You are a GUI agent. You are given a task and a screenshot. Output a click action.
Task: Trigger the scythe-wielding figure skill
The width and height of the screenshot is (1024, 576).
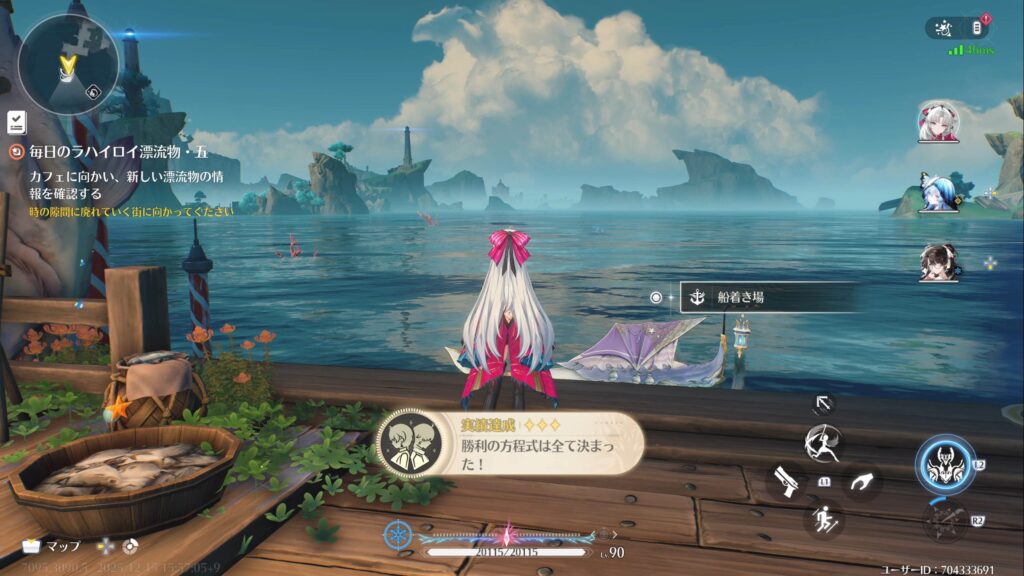(x=822, y=441)
